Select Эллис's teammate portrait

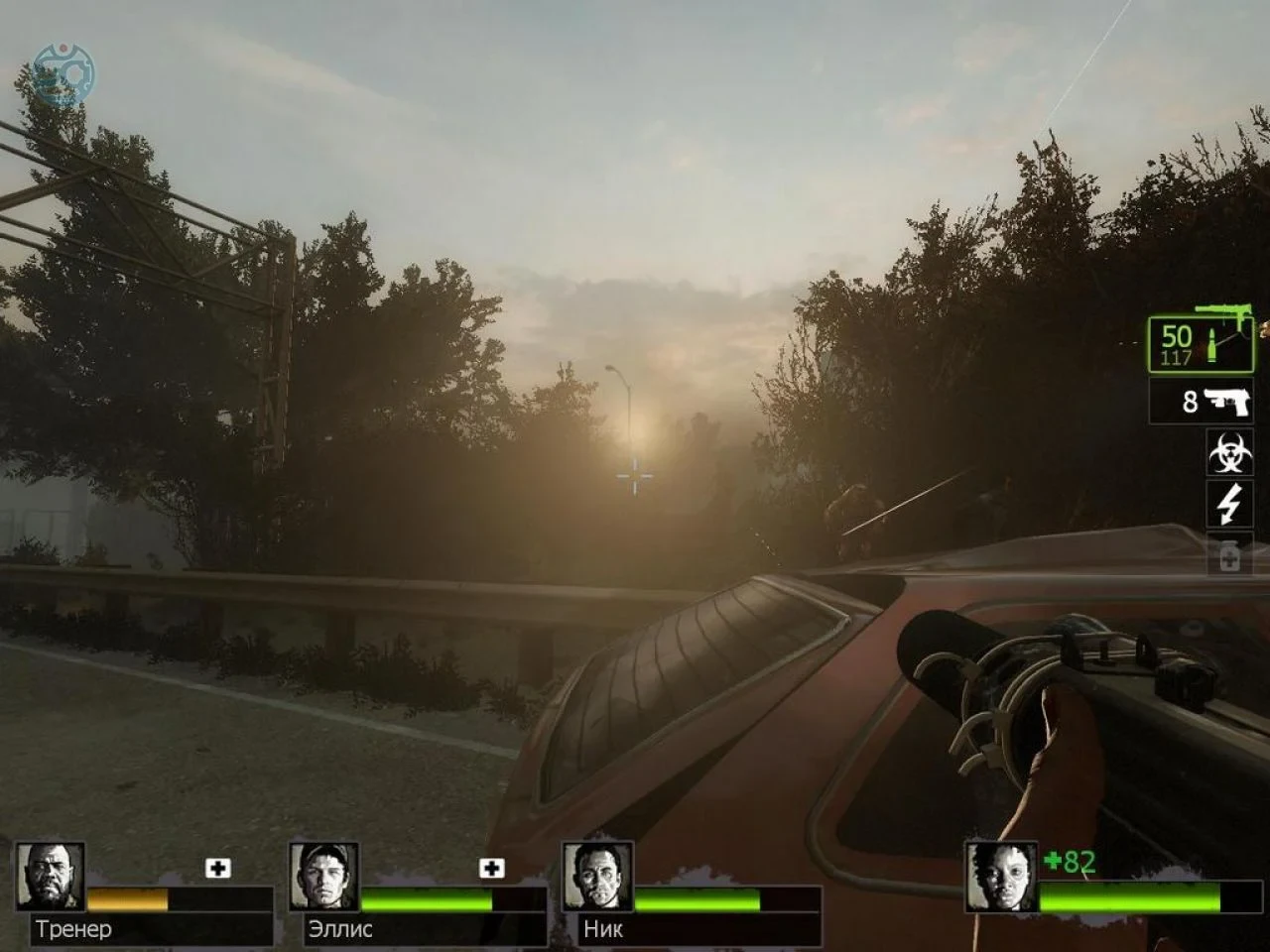point(323,877)
